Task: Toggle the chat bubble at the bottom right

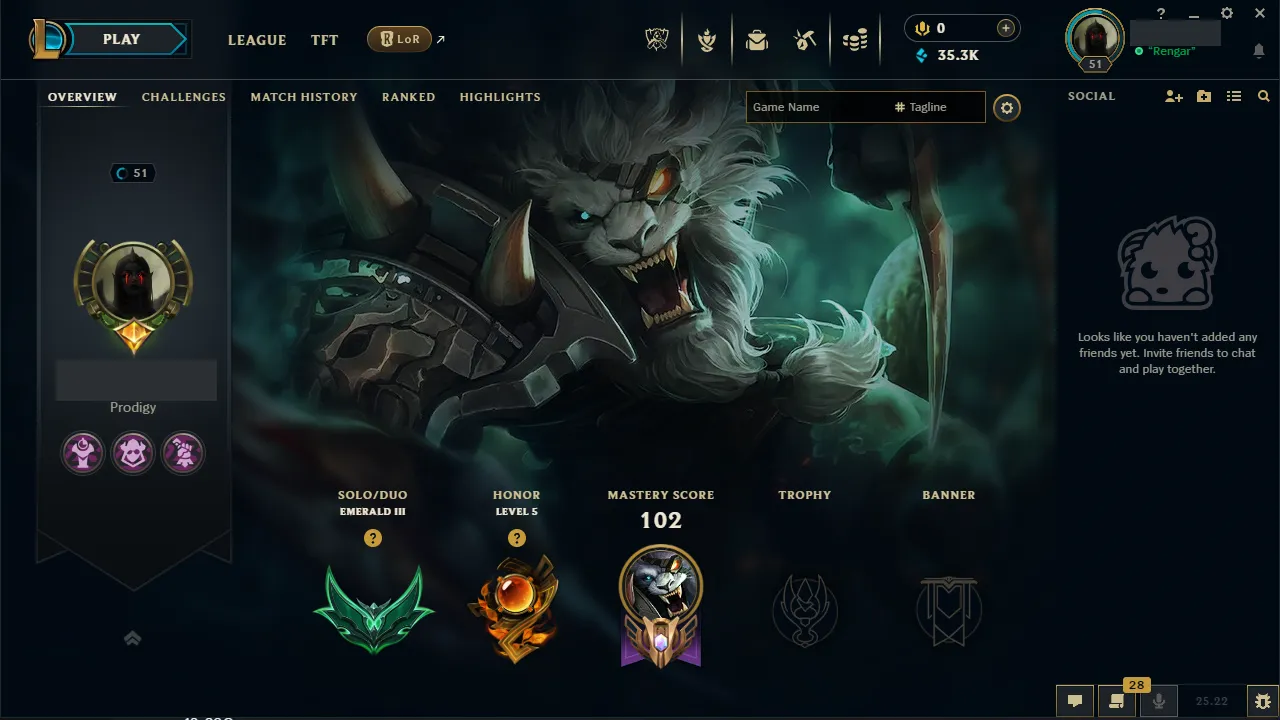Action: pyautogui.click(x=1075, y=701)
